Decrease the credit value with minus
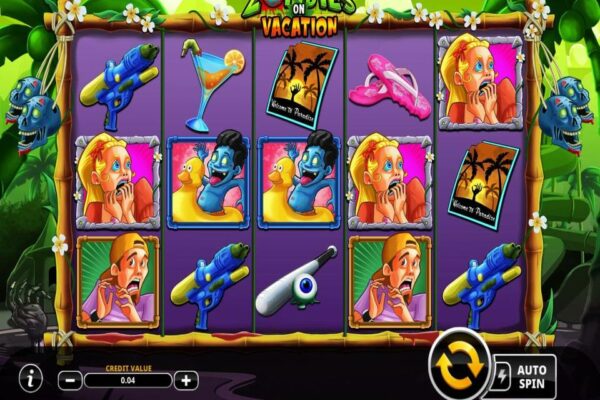 point(70,380)
